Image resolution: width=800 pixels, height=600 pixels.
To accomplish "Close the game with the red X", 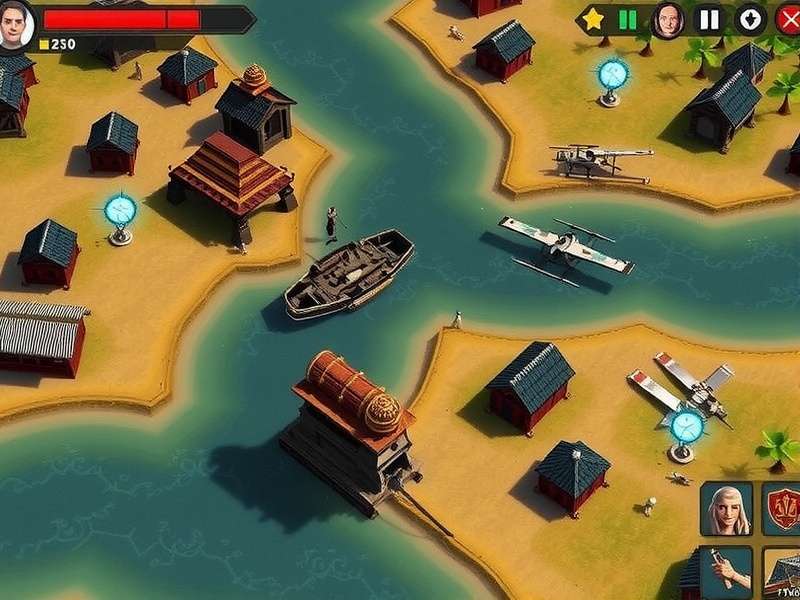I will click(787, 19).
